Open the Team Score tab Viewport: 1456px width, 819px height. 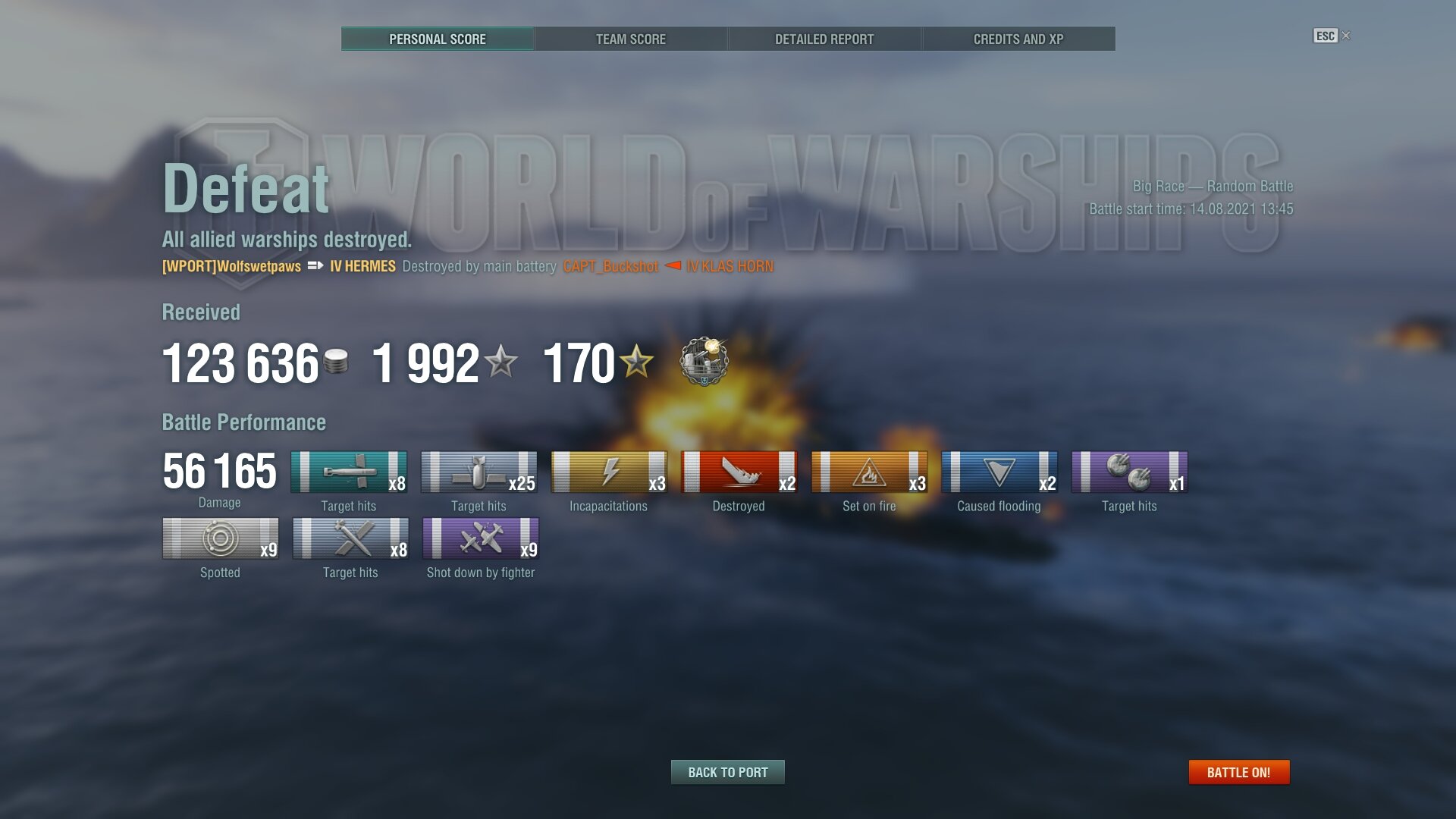(x=631, y=39)
